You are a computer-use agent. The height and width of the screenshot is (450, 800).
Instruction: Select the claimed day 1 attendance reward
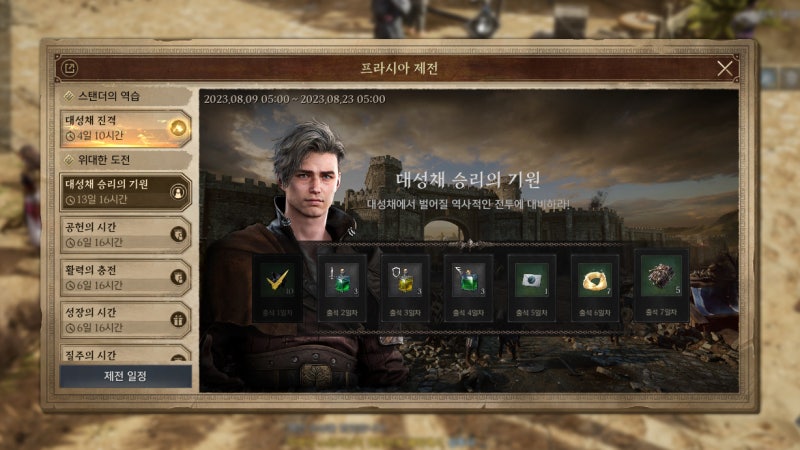277,281
